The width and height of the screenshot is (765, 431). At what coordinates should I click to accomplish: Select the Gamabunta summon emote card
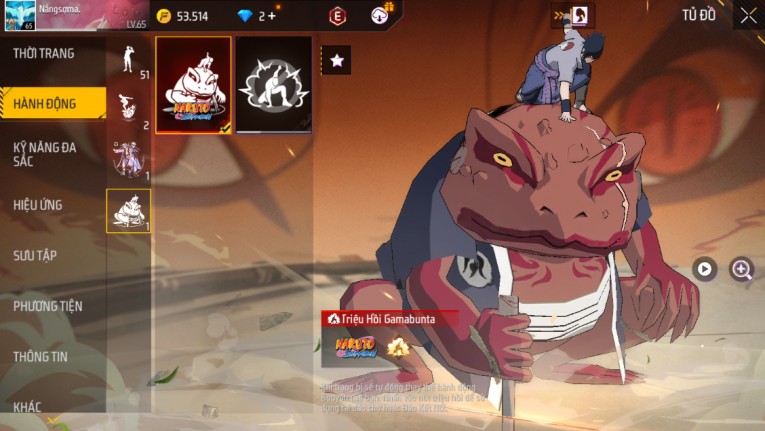point(194,85)
